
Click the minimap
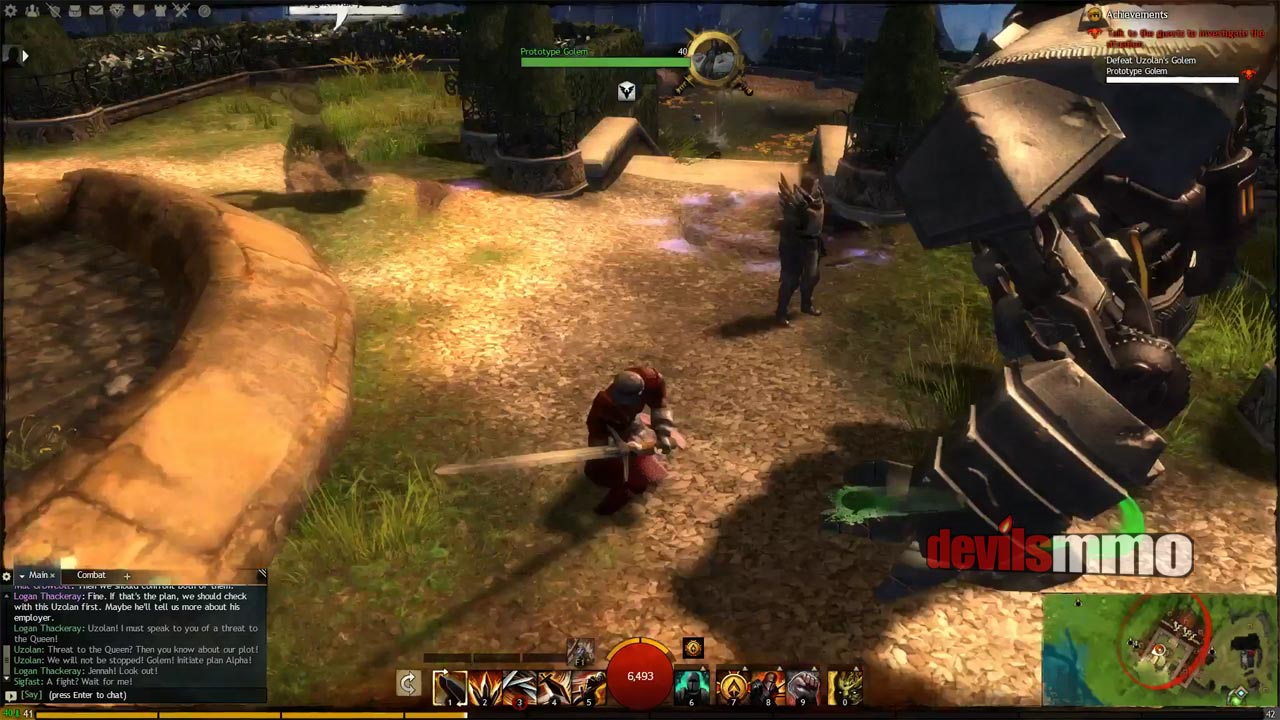pos(1160,650)
